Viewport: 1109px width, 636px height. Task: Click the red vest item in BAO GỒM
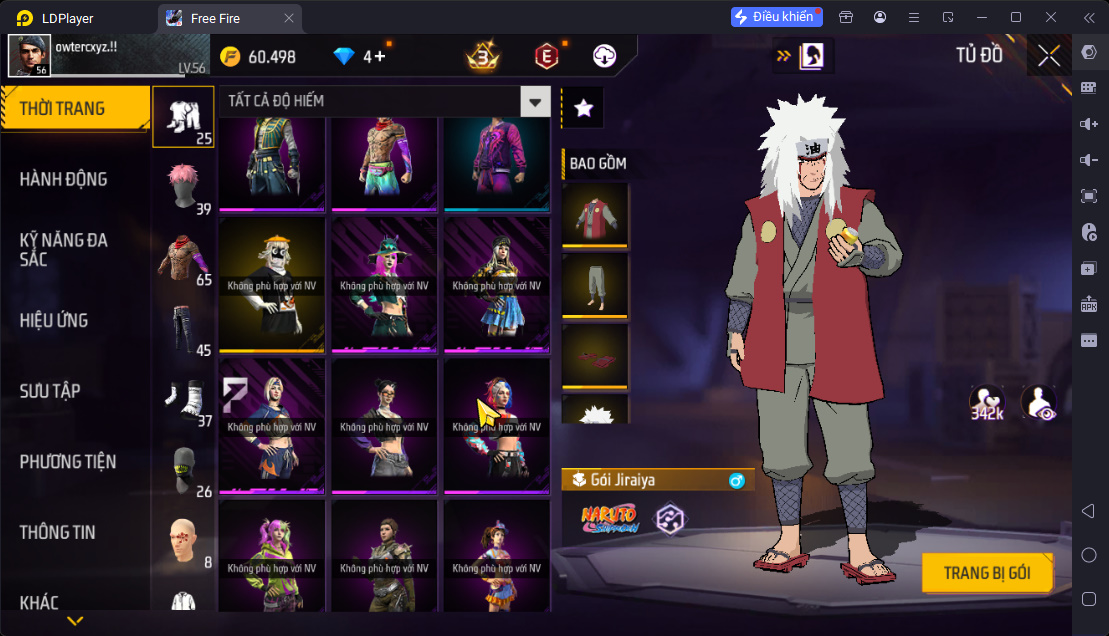pyautogui.click(x=596, y=214)
